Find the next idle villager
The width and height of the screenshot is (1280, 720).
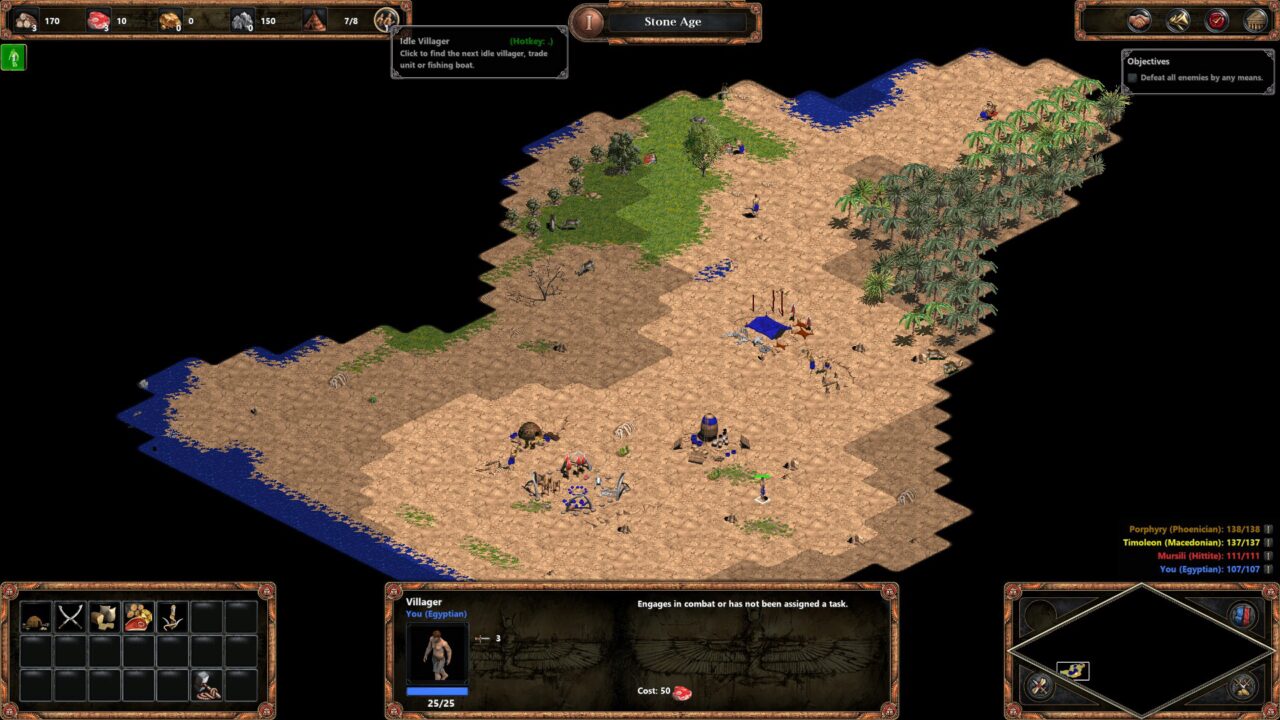click(386, 20)
